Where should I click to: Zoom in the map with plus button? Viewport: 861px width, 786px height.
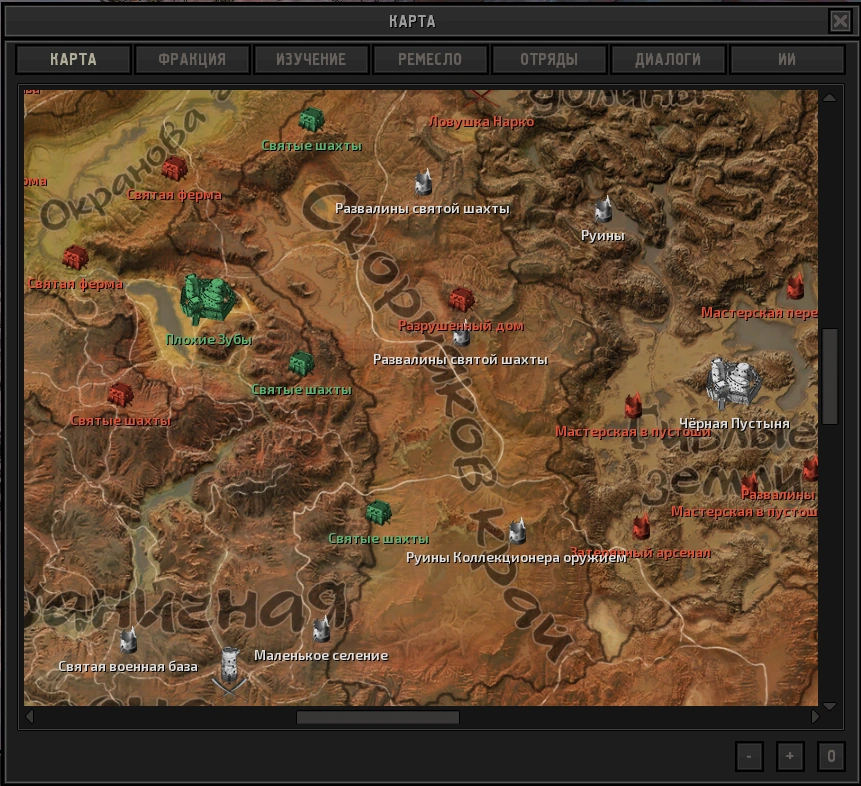tap(789, 756)
